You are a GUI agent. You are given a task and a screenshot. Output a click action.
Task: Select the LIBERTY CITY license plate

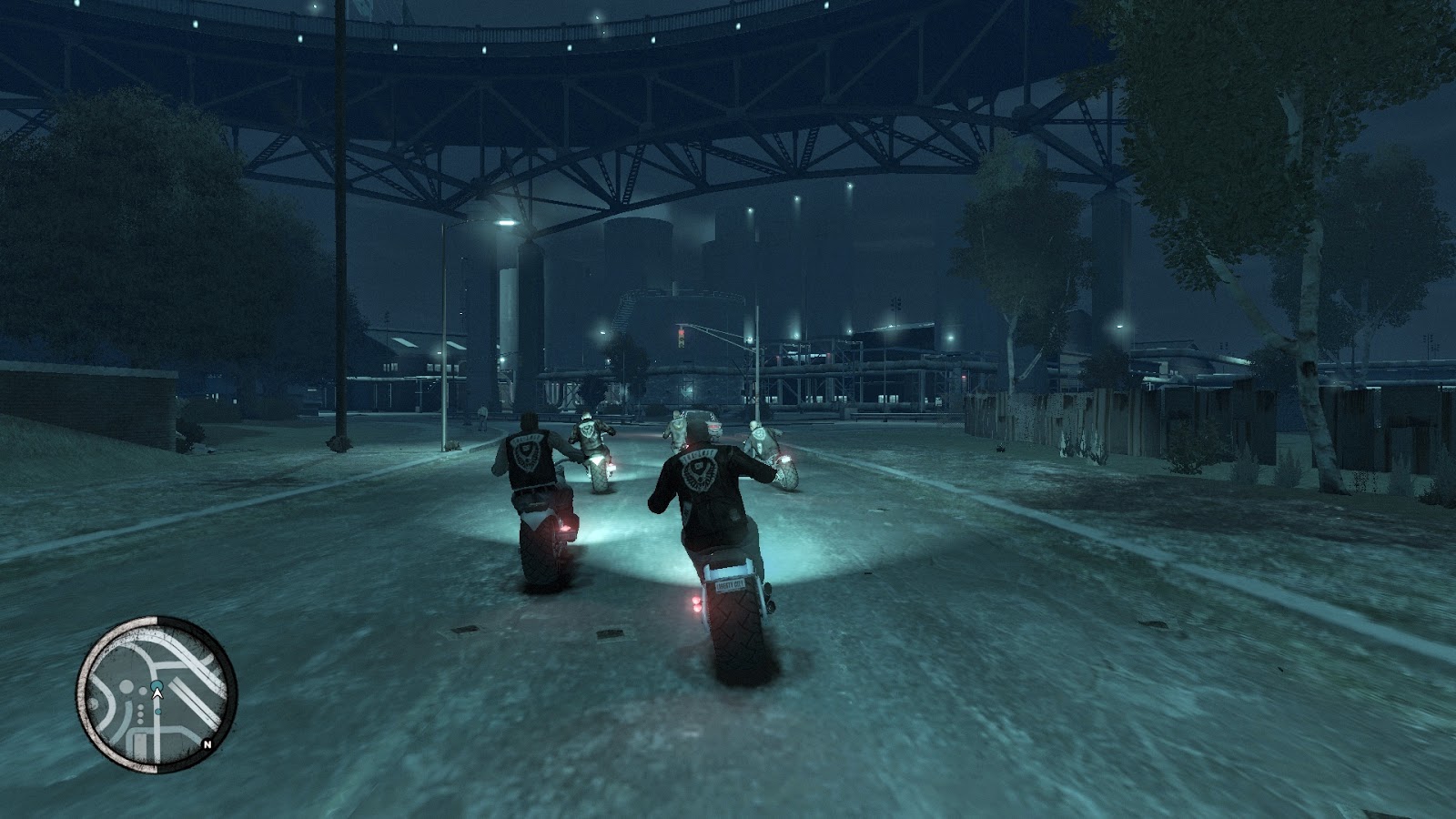(x=731, y=585)
